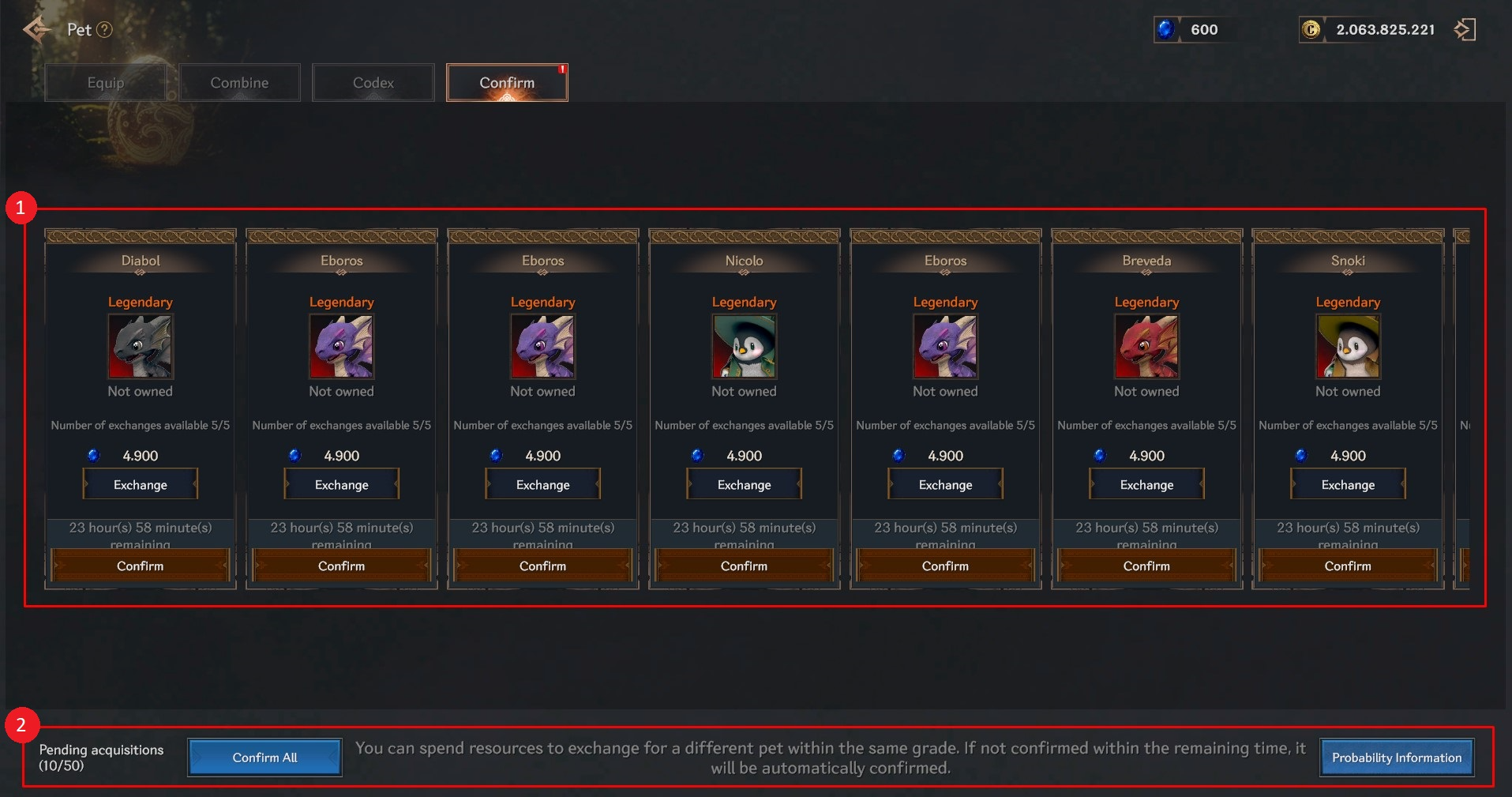Switch to the Equip tab
The width and height of the screenshot is (1512, 797).
point(106,83)
